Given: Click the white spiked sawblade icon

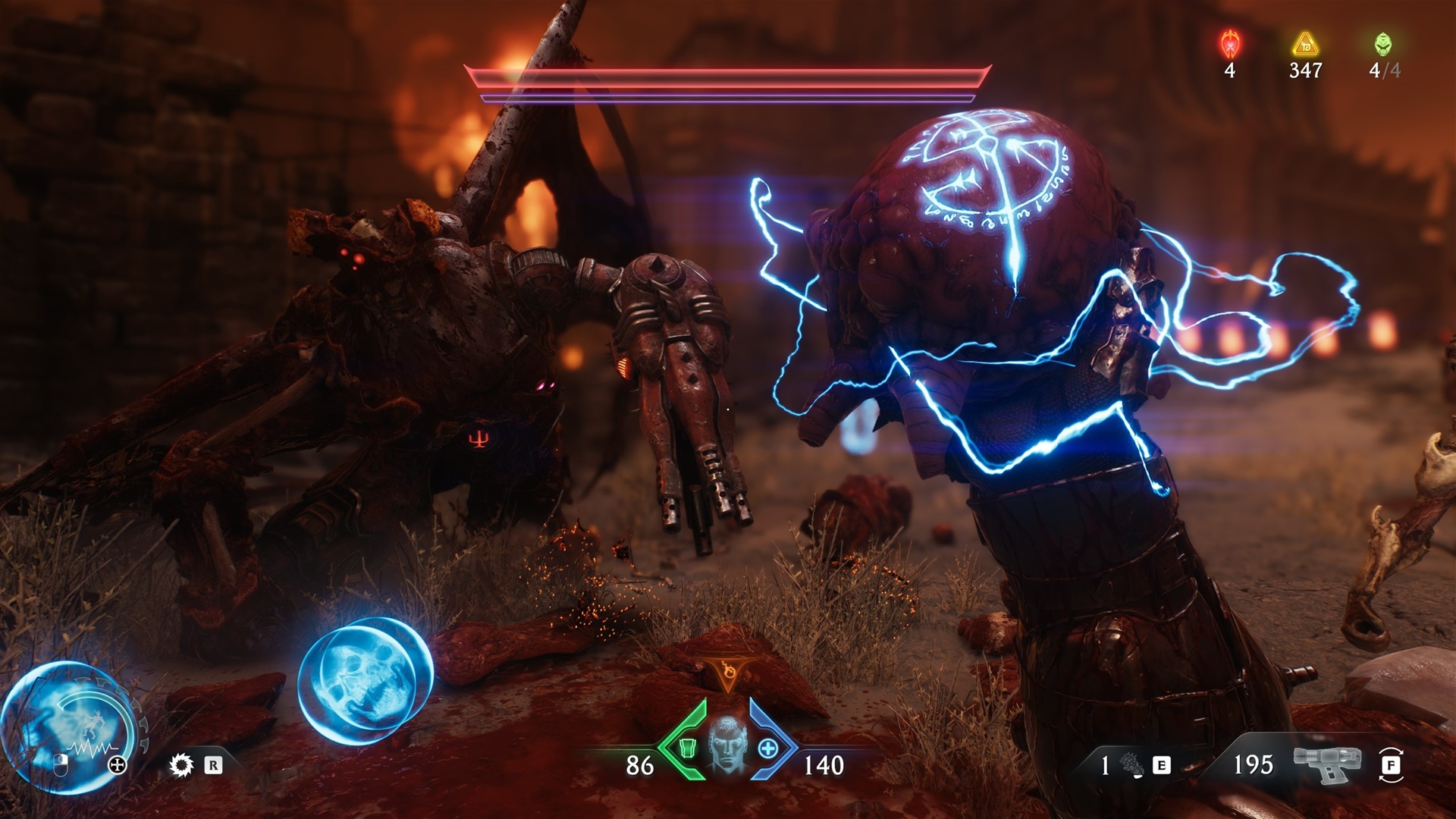Looking at the screenshot, I should tap(181, 765).
